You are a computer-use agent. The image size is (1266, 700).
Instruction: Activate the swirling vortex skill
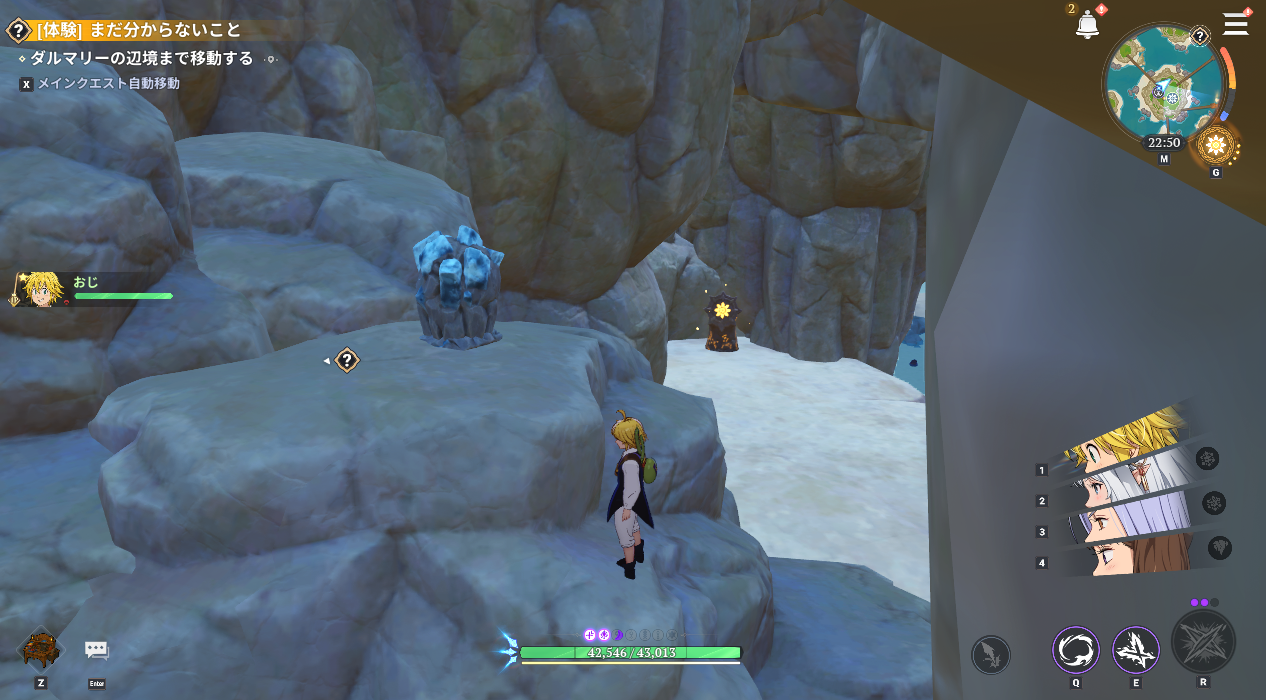click(x=1076, y=650)
